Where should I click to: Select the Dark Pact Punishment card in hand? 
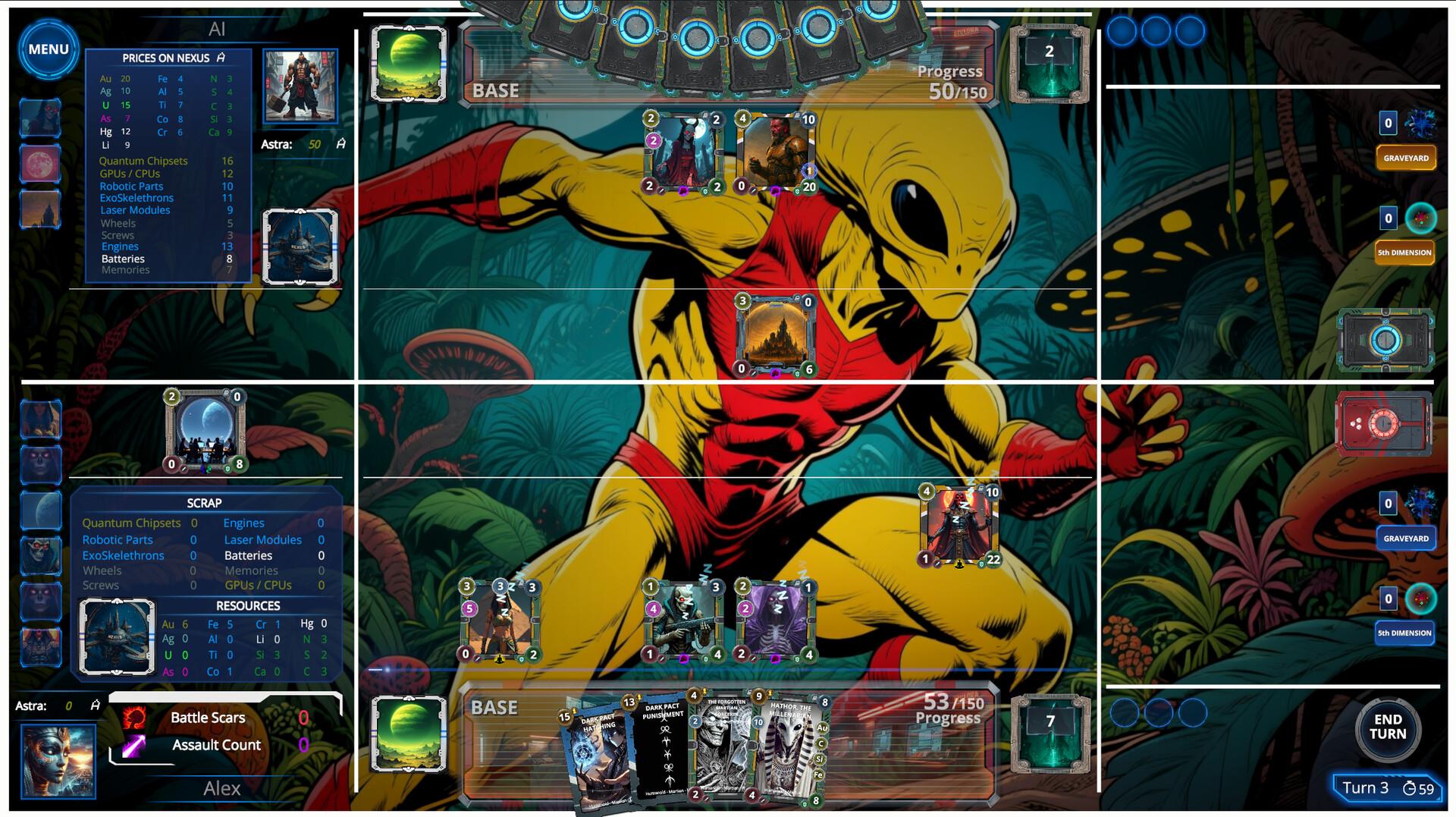coord(662,751)
